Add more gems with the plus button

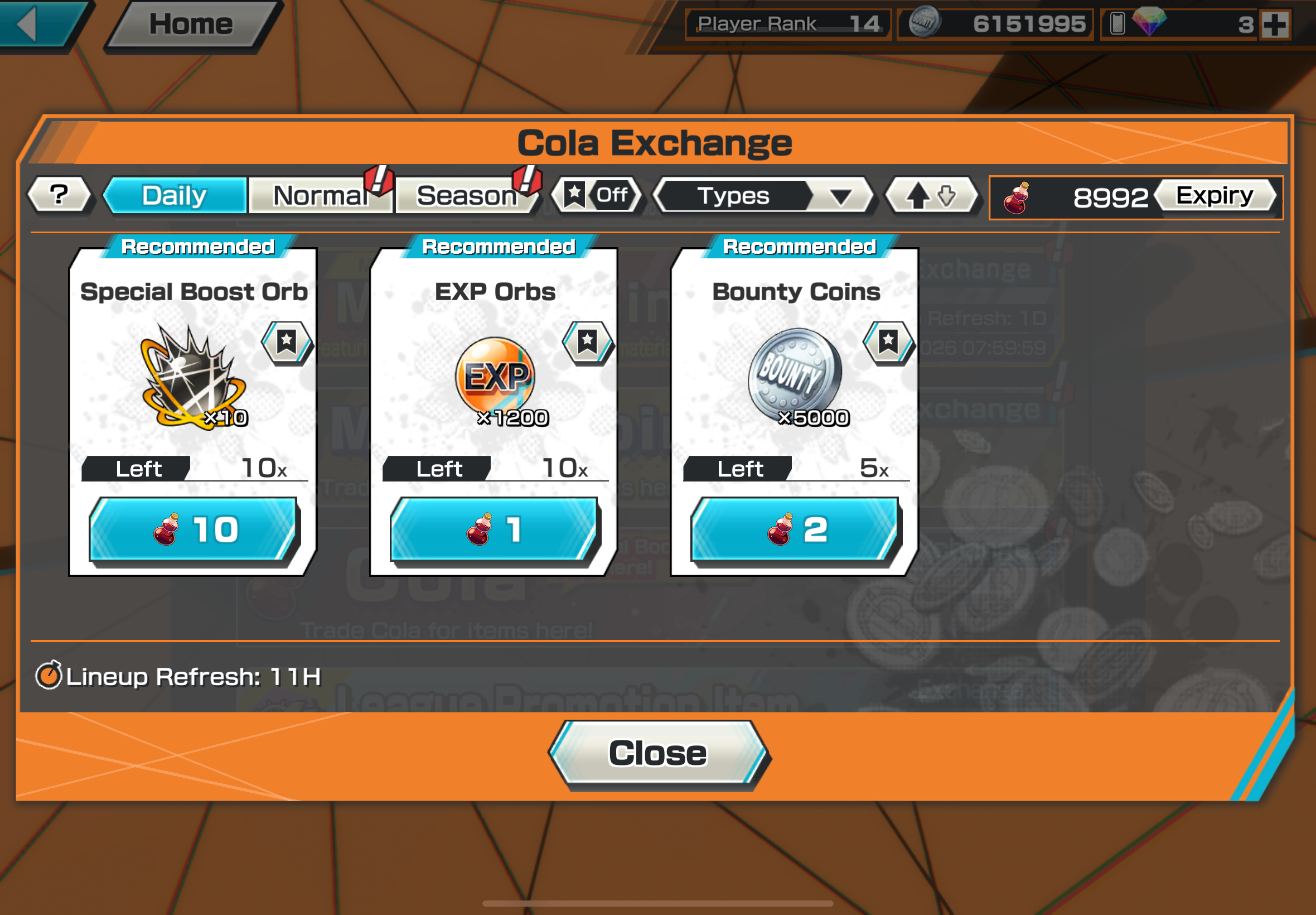[1275, 25]
